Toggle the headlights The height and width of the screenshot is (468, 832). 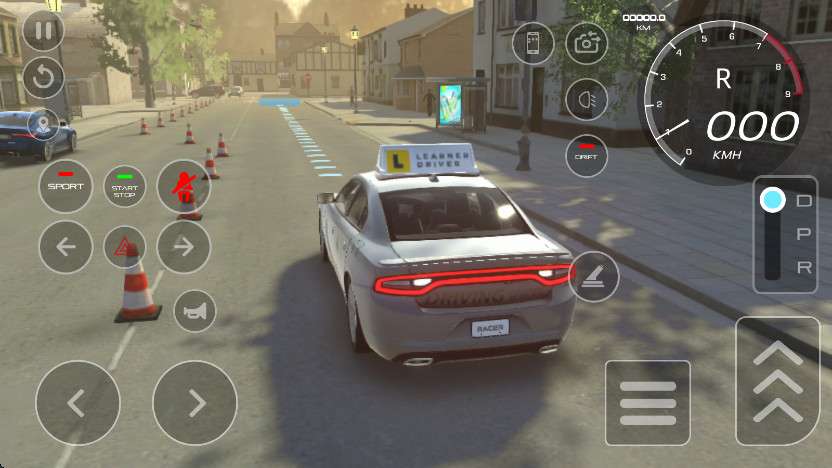tap(587, 99)
